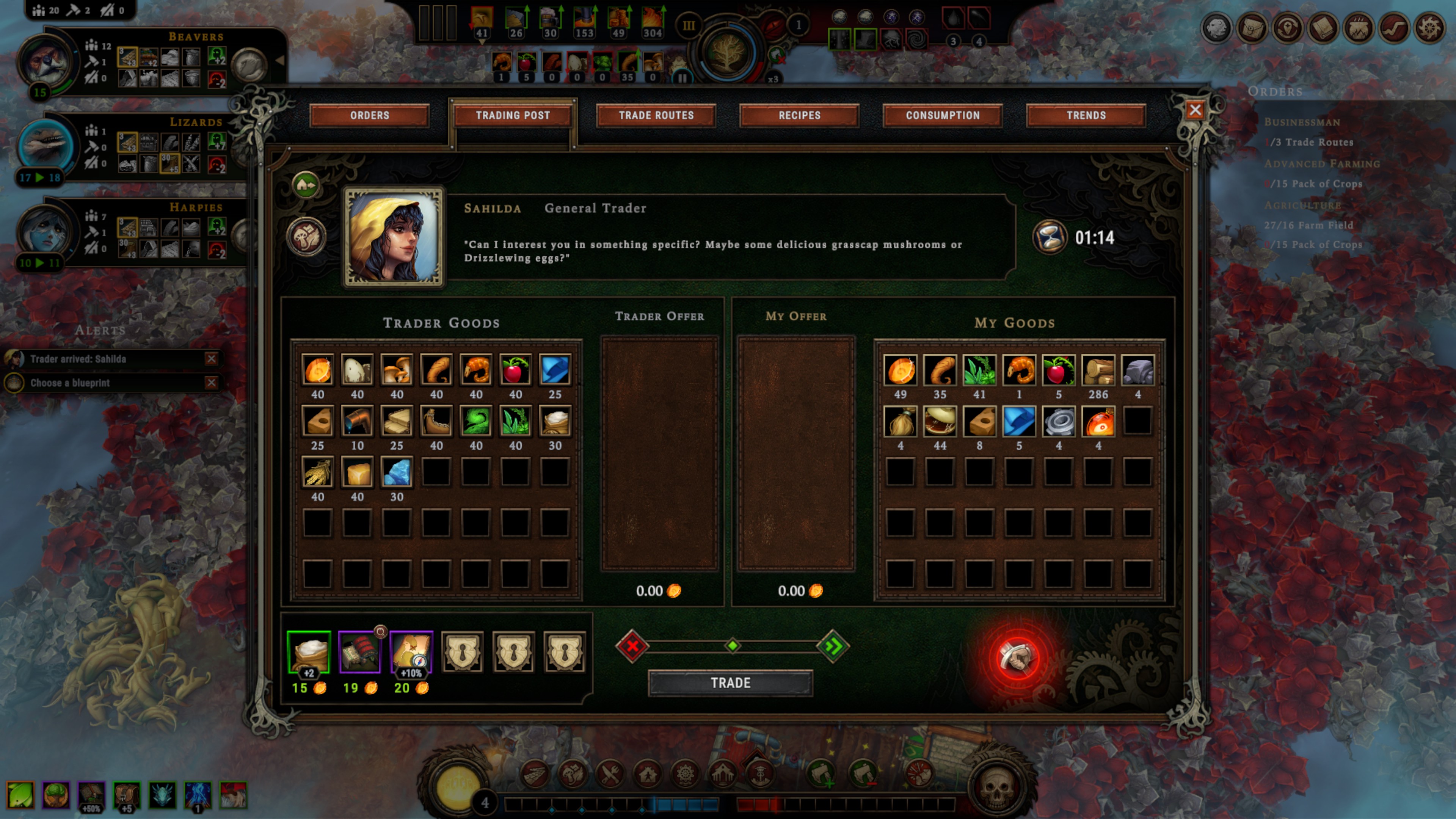
Task: Select the flour sack perk costing 15 amber
Action: coord(309,652)
